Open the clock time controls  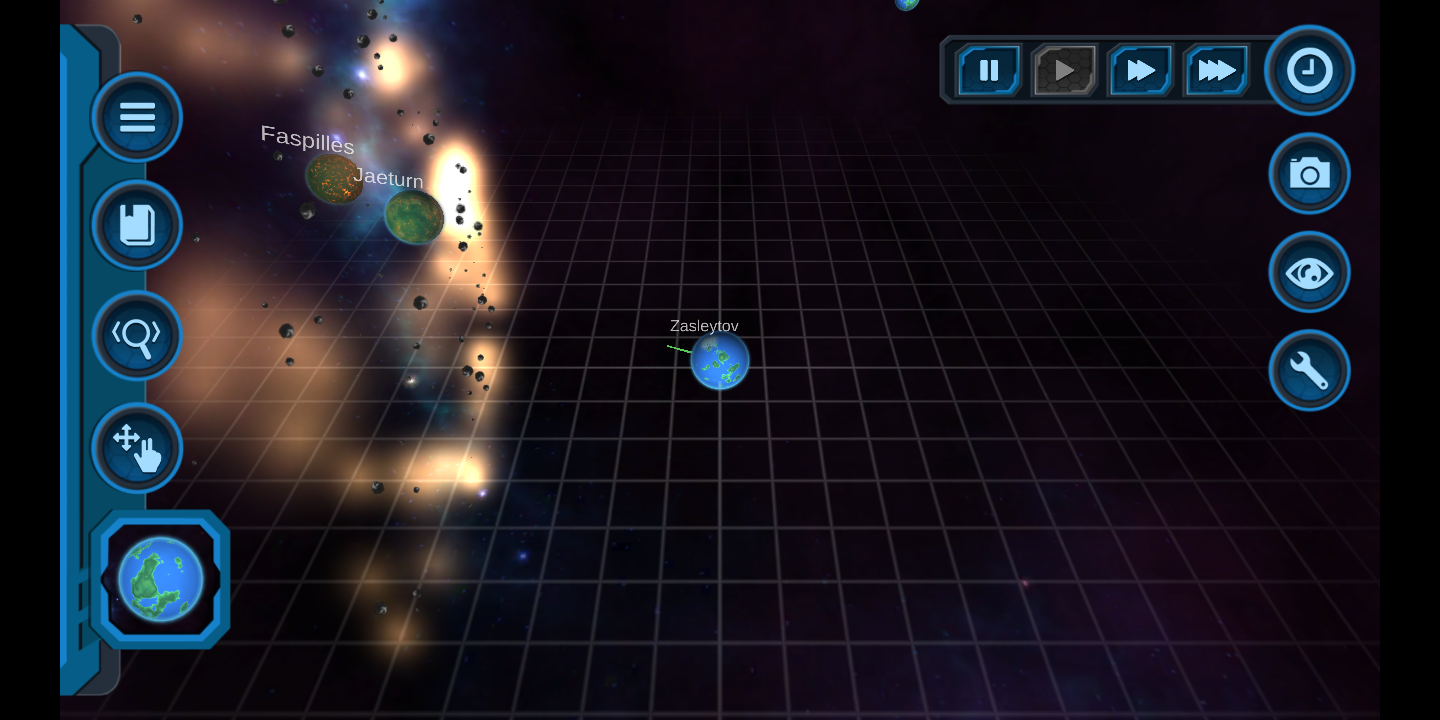coord(1310,71)
